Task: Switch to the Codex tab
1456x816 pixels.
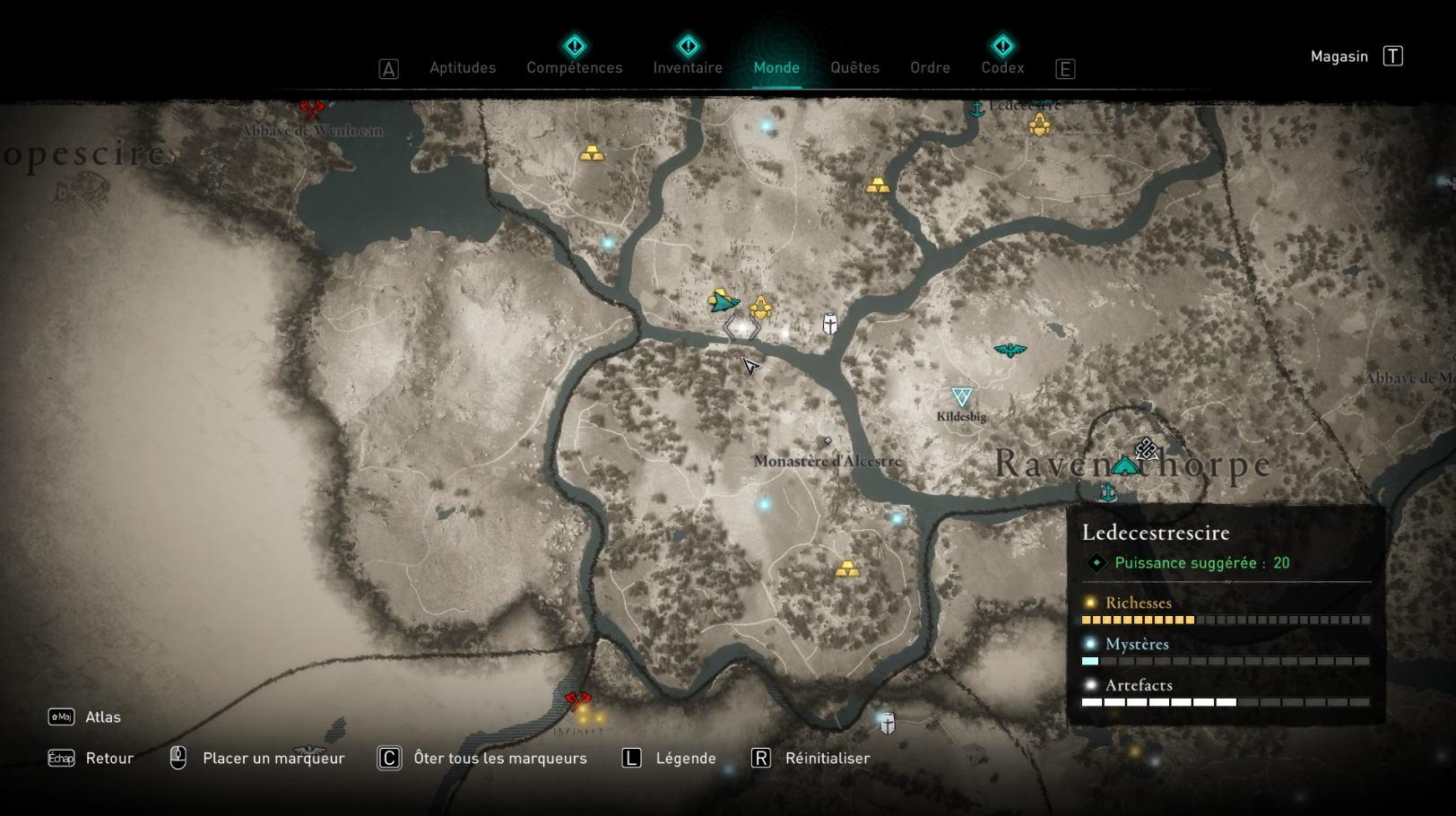Action: [x=1002, y=68]
